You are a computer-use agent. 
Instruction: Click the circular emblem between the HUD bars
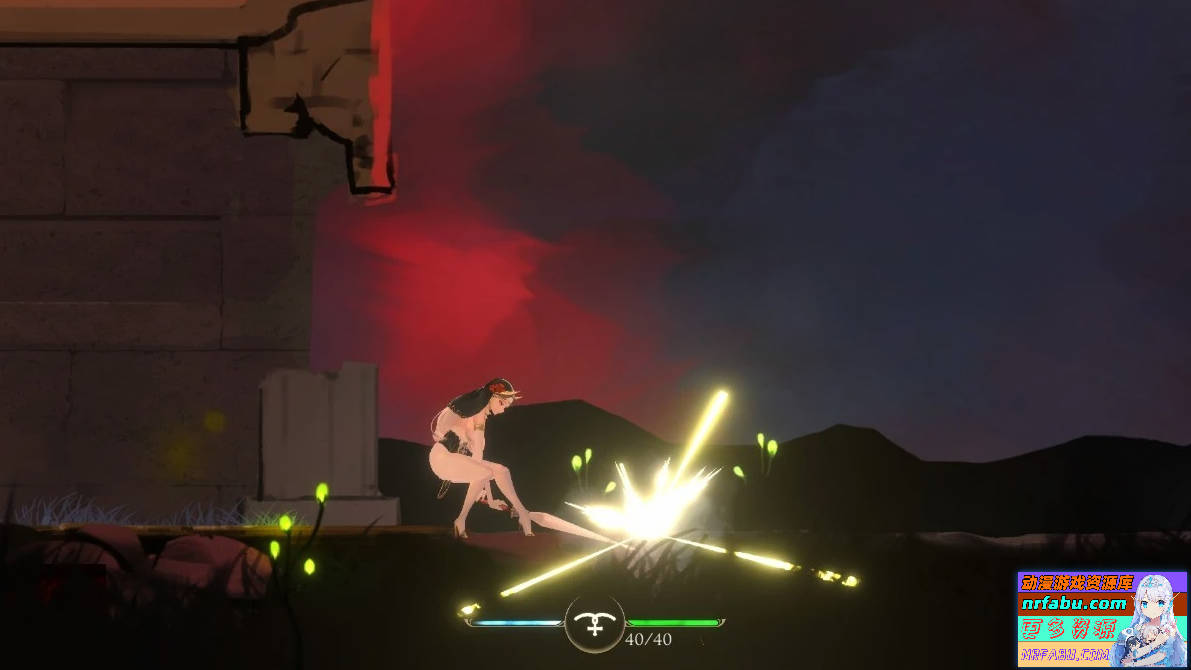click(595, 624)
